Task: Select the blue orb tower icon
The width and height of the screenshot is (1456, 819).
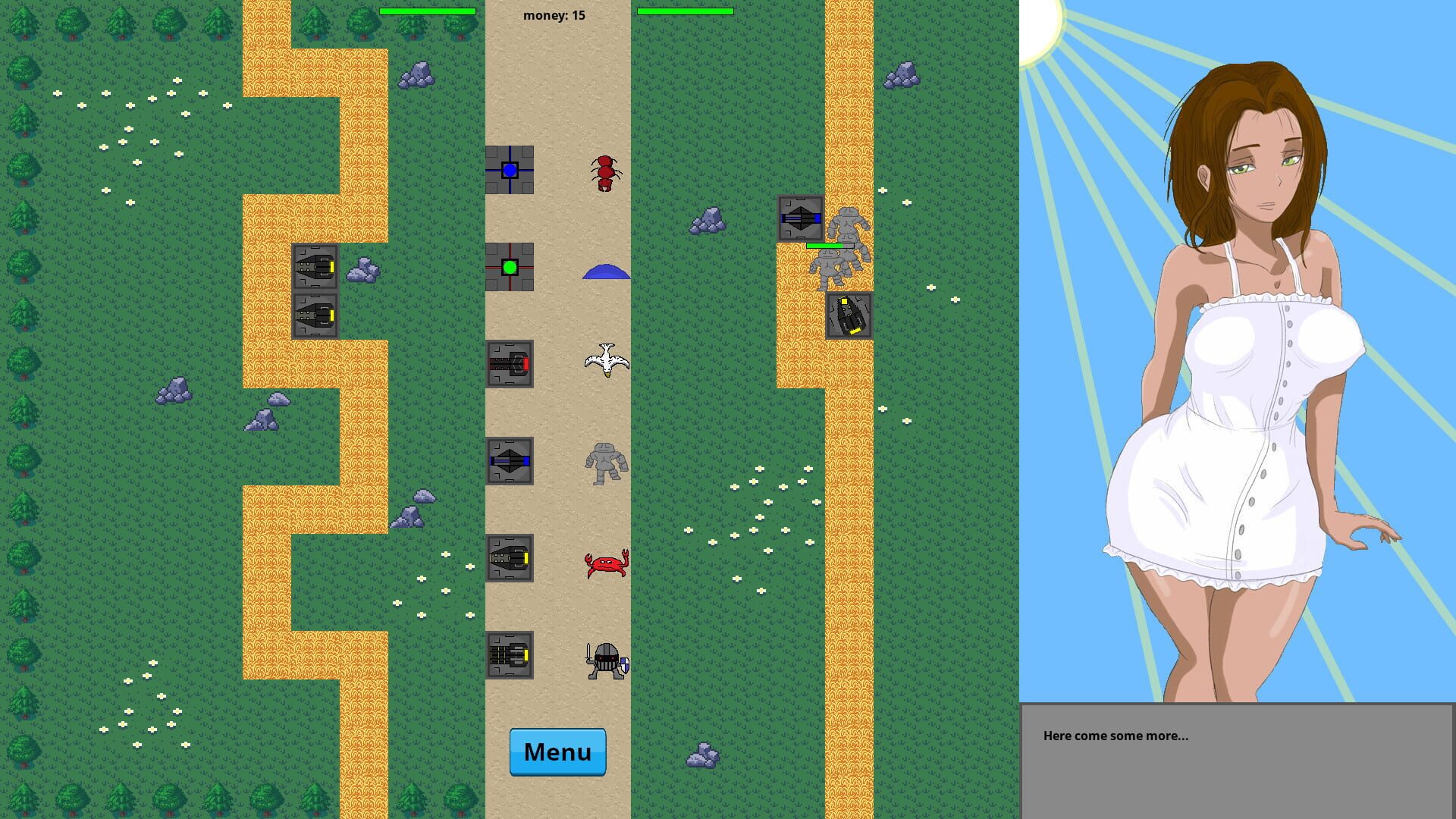Action: [511, 170]
